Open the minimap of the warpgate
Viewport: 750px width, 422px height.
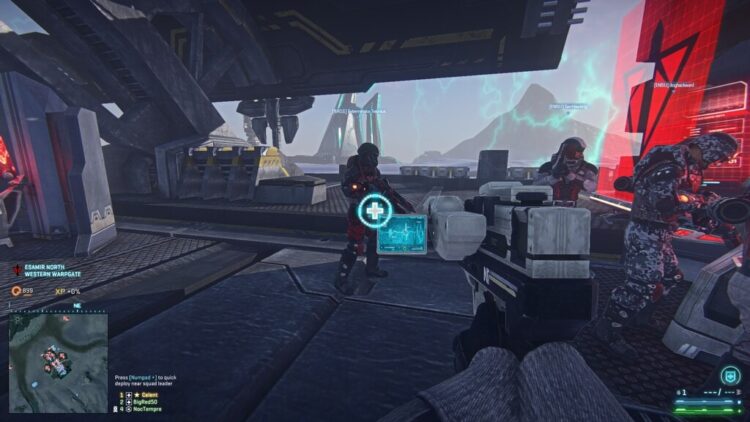(x=58, y=349)
